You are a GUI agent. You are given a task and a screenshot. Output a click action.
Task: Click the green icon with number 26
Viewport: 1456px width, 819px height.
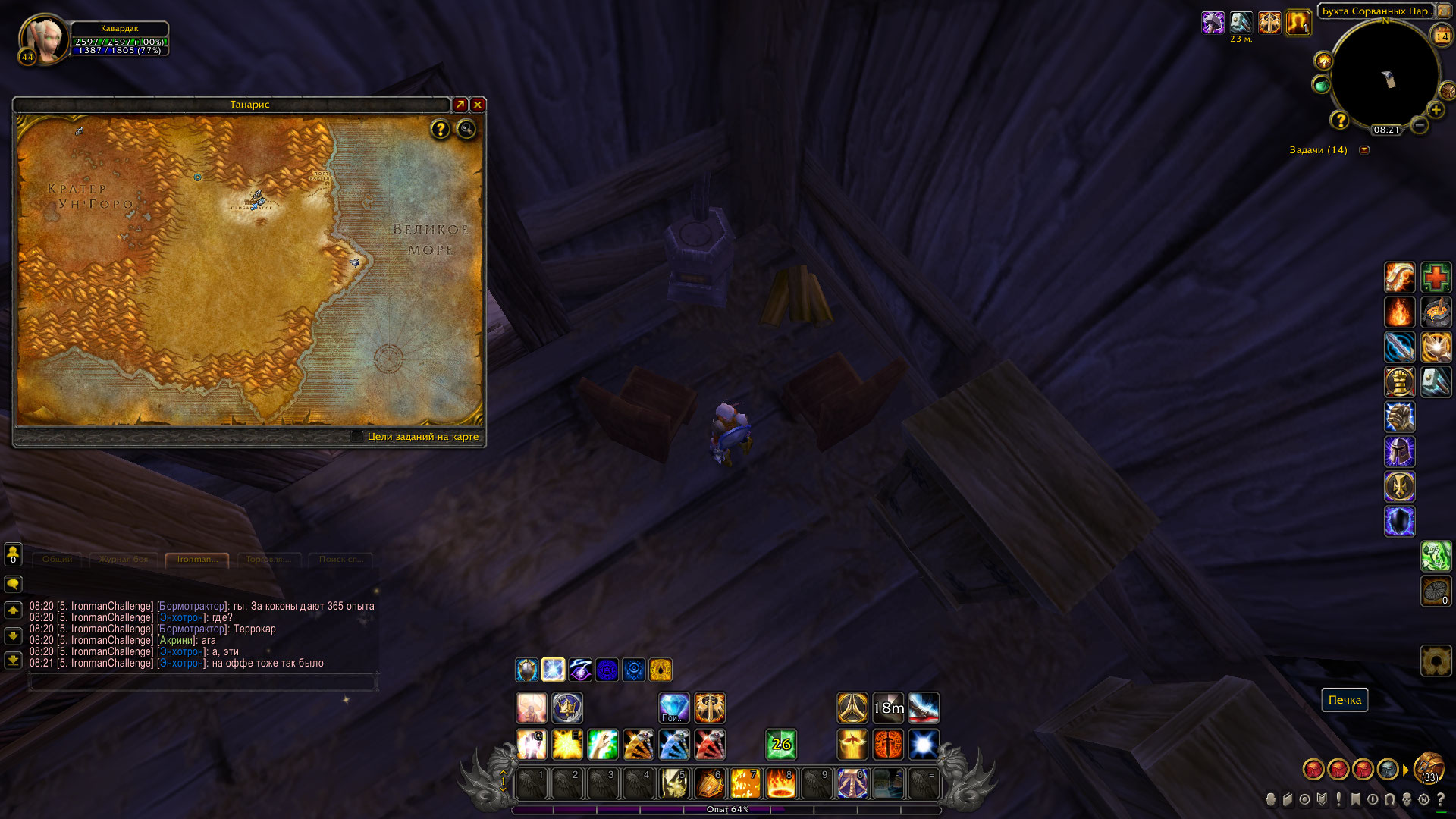pos(780,745)
